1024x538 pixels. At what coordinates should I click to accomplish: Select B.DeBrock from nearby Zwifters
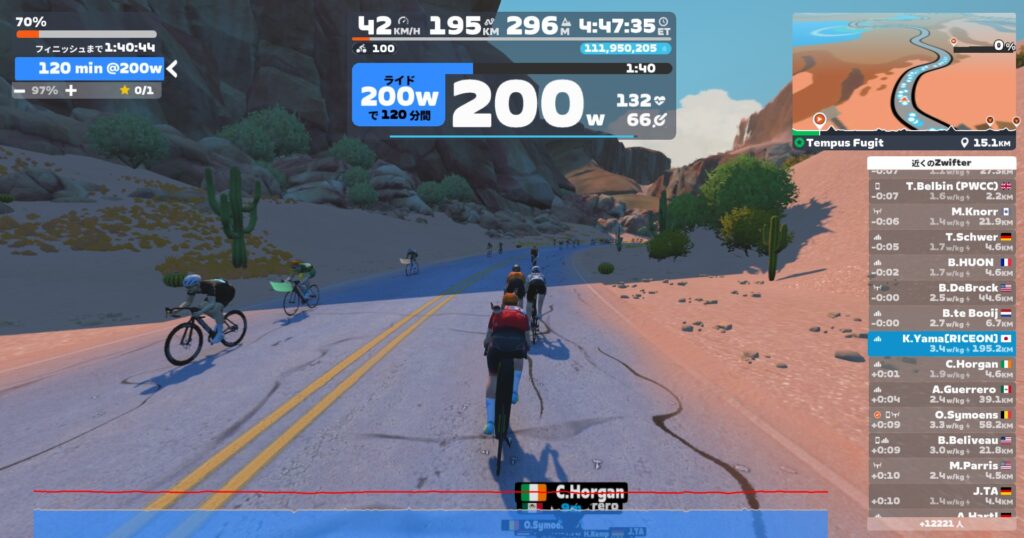pyautogui.click(x=941, y=292)
